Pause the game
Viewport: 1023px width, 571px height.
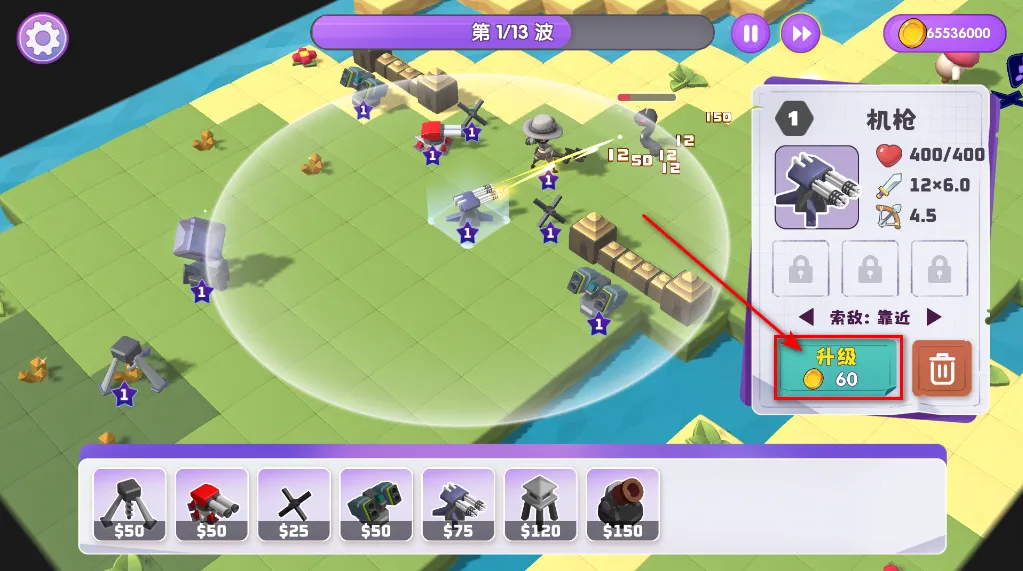coord(750,34)
